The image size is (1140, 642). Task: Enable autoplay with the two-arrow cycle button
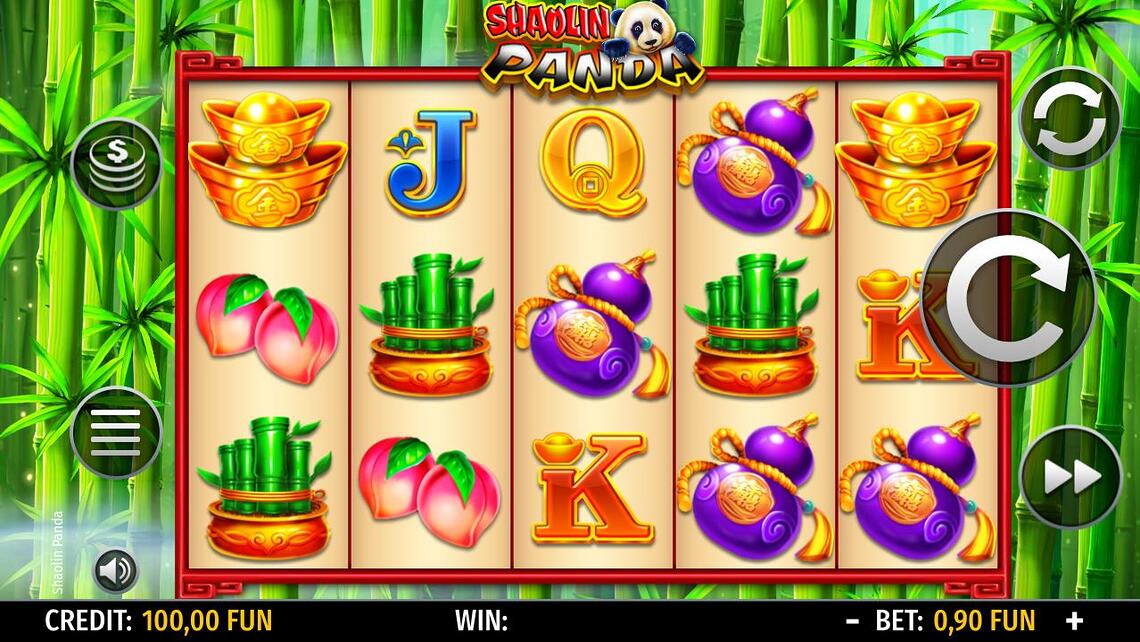point(1069,118)
